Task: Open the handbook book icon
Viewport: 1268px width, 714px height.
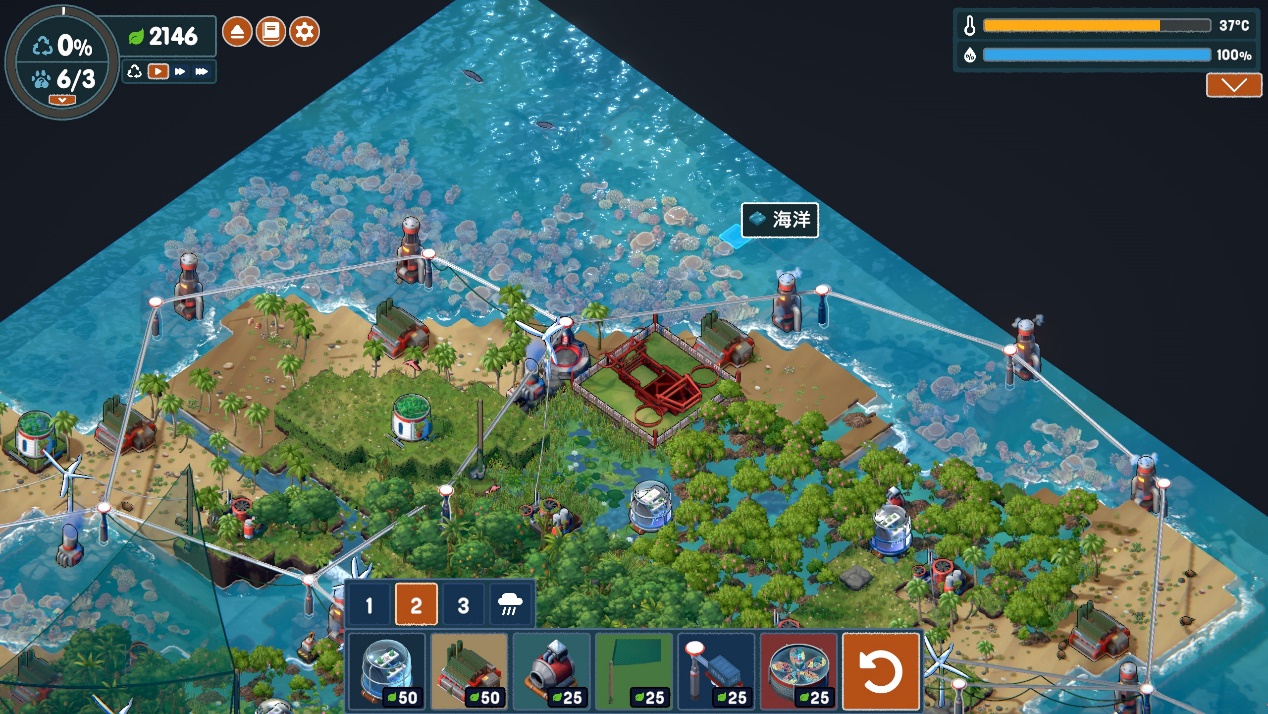Action: pos(271,32)
